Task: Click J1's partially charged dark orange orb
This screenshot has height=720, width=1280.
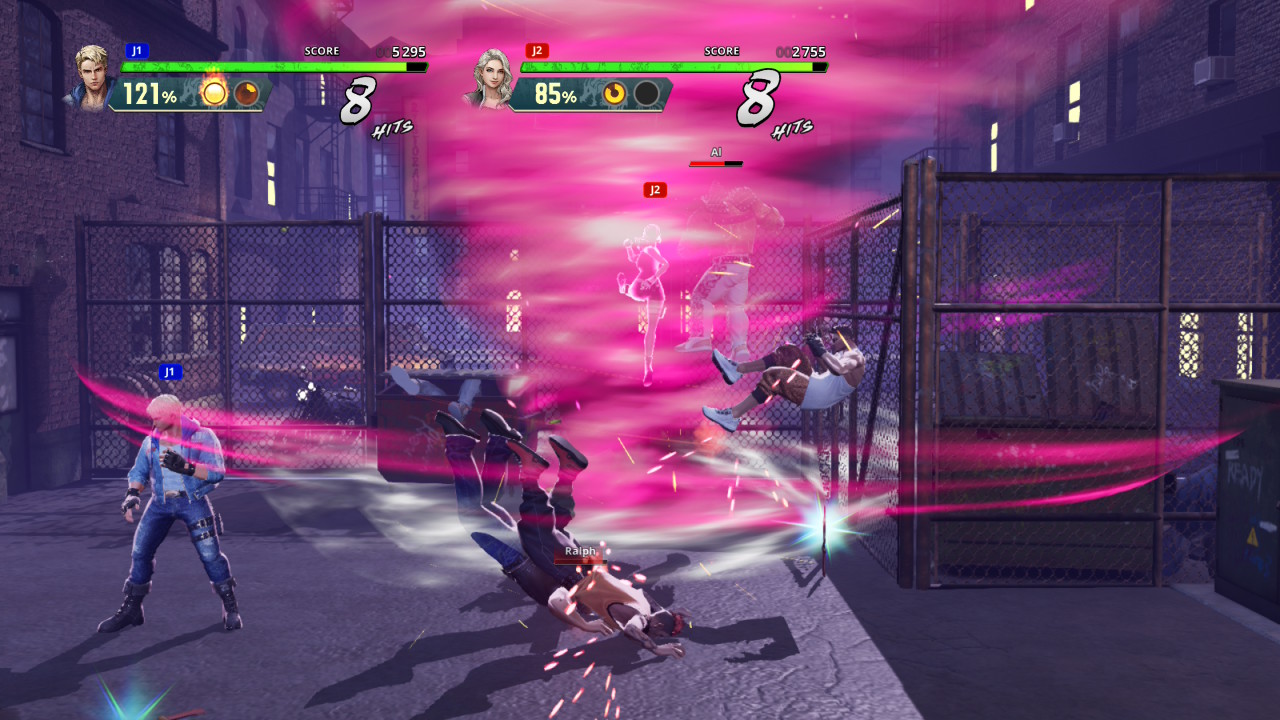Action: (246, 94)
